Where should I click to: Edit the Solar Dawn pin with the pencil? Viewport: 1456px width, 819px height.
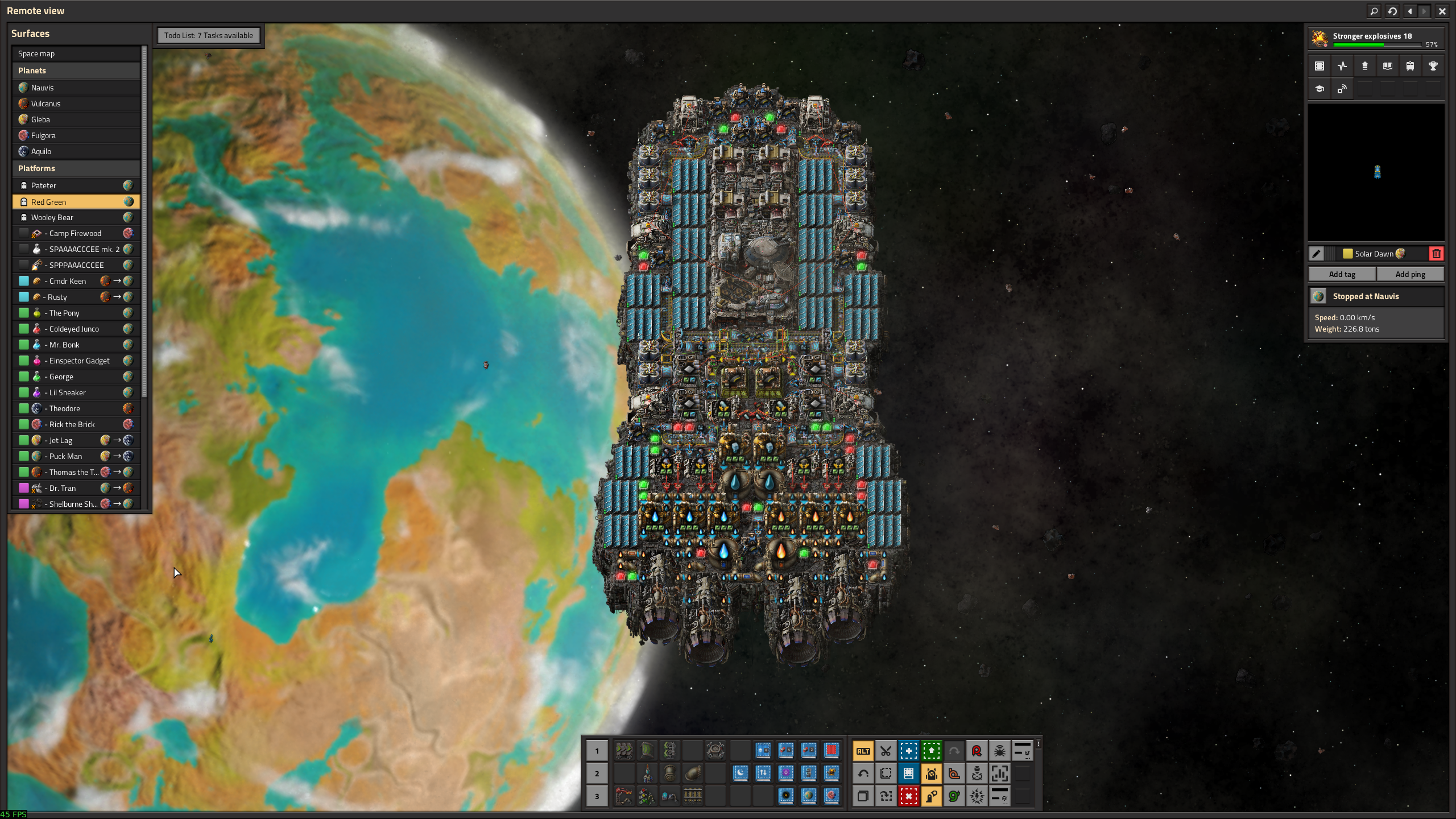1316,254
